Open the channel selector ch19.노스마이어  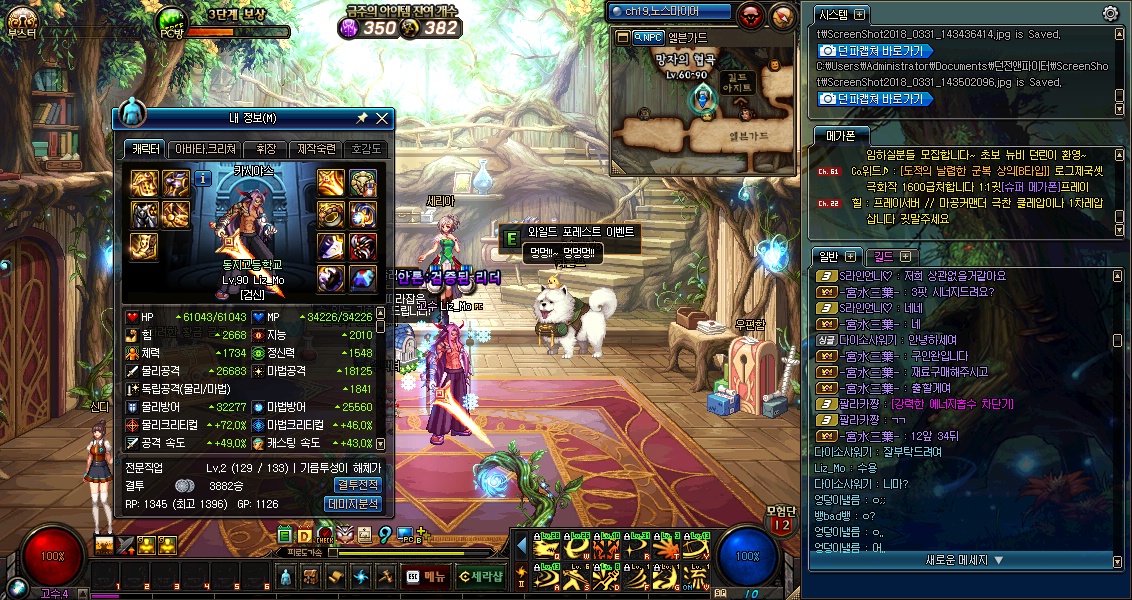pyautogui.click(x=669, y=12)
